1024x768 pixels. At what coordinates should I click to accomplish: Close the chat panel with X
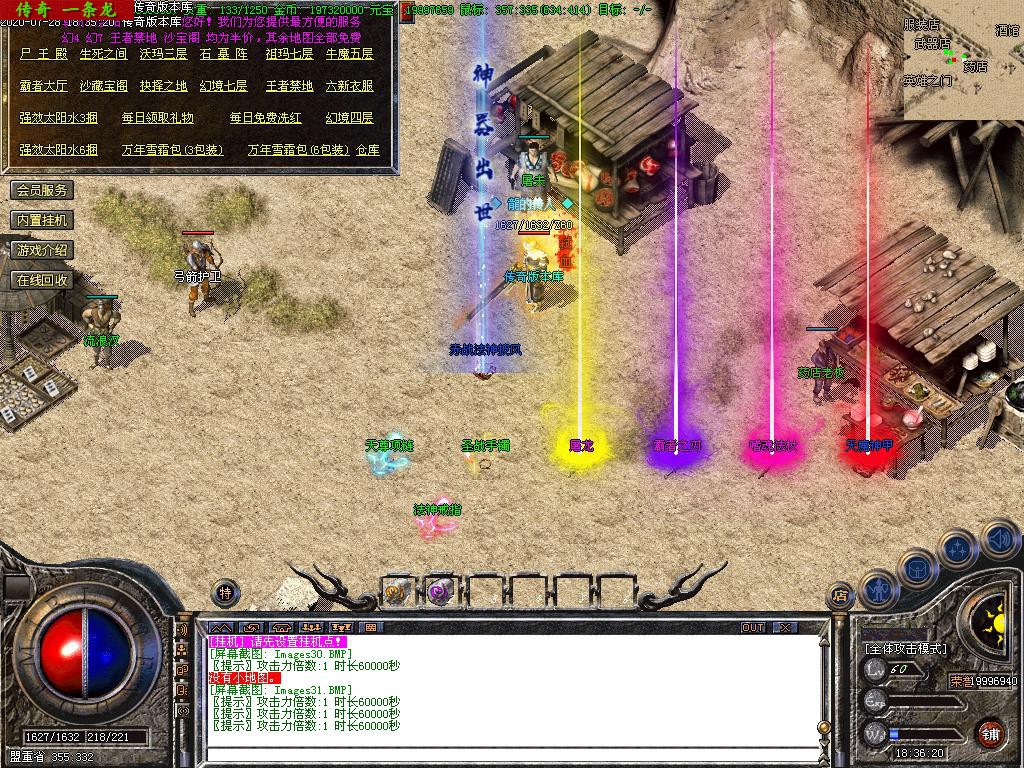(785, 627)
